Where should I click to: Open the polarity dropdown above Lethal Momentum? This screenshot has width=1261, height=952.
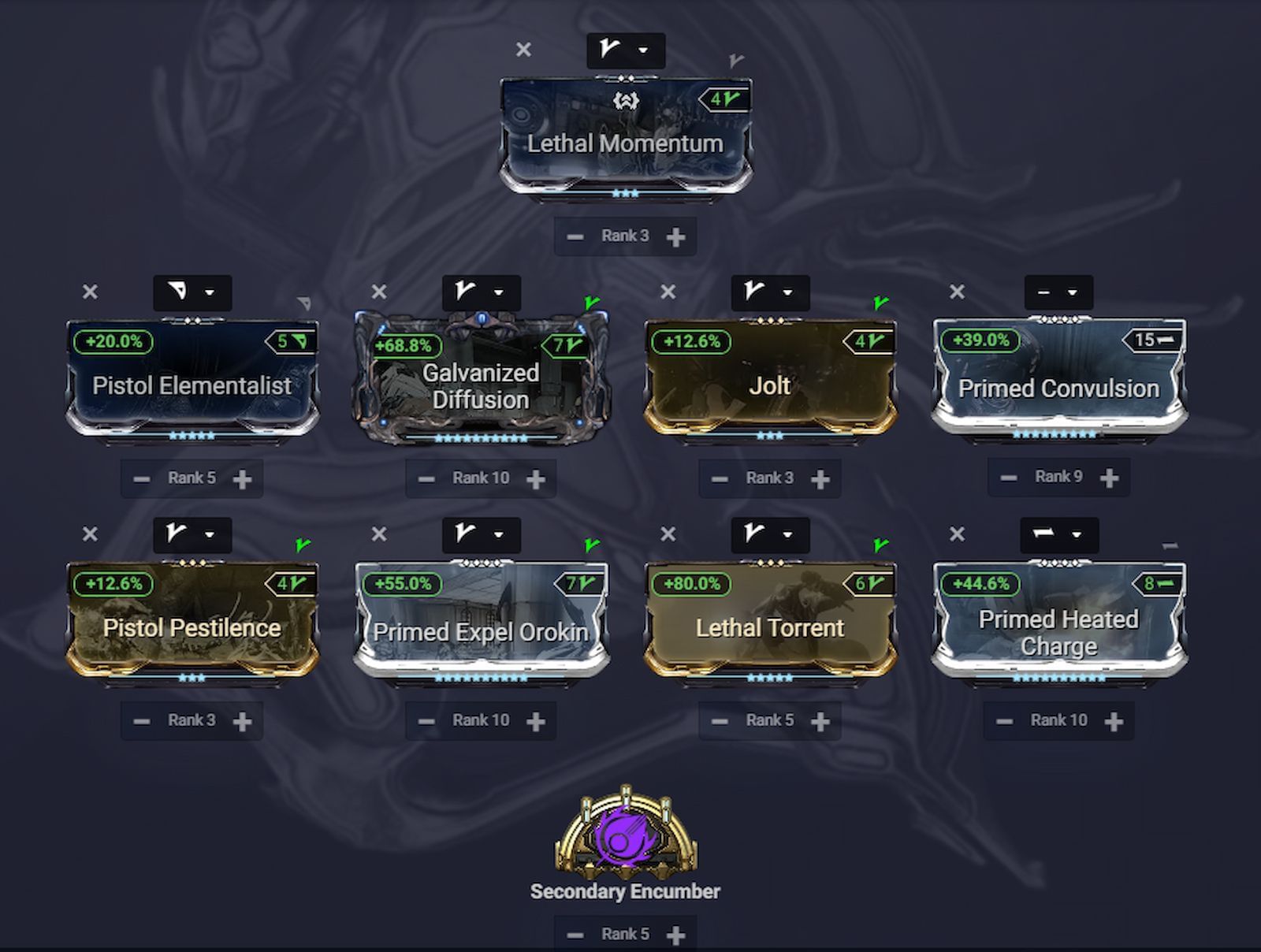click(627, 50)
